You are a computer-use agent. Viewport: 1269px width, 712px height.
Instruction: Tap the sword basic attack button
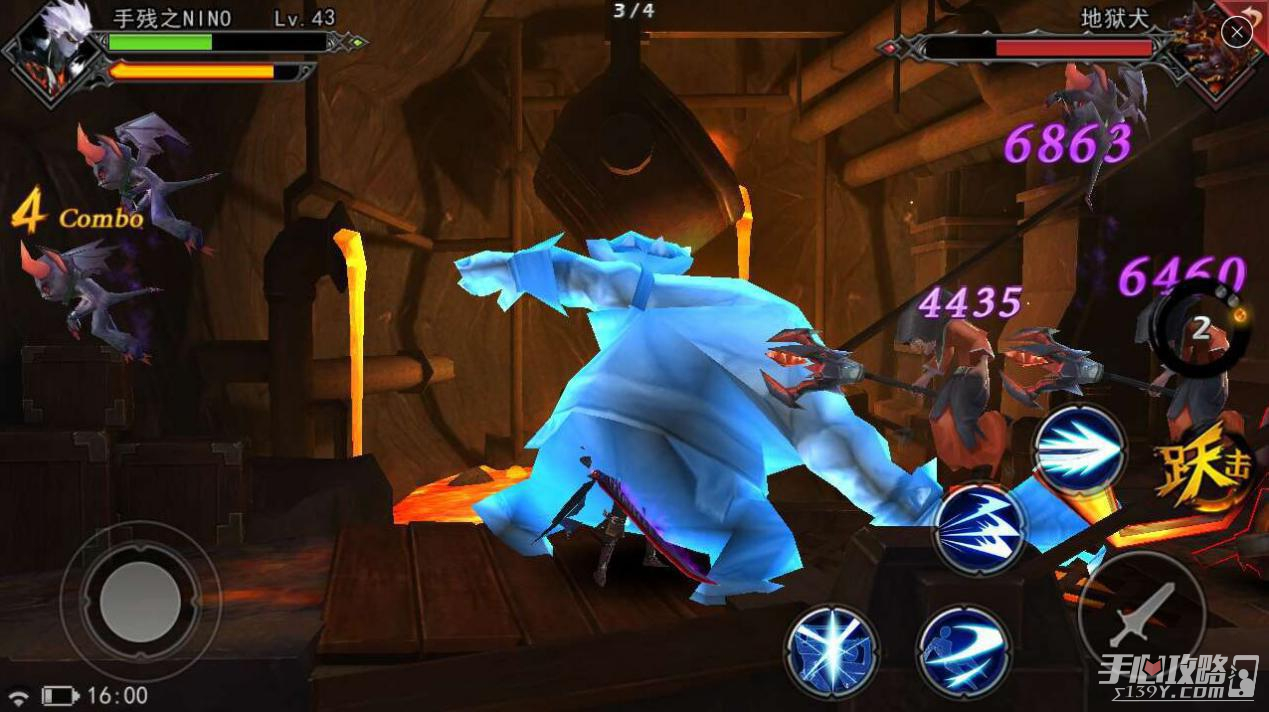coord(1141,613)
